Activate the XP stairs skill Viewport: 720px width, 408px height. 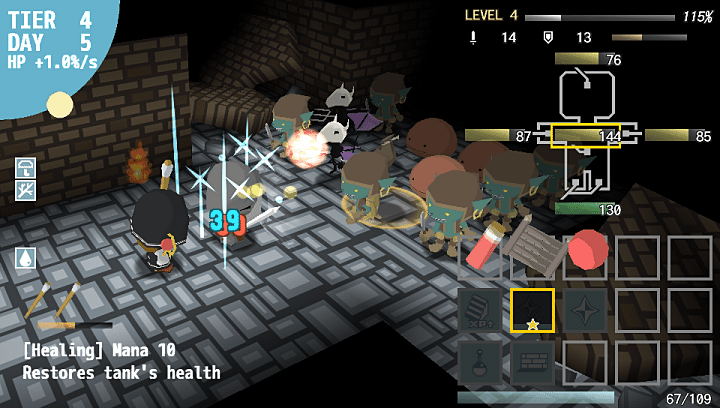point(482,310)
